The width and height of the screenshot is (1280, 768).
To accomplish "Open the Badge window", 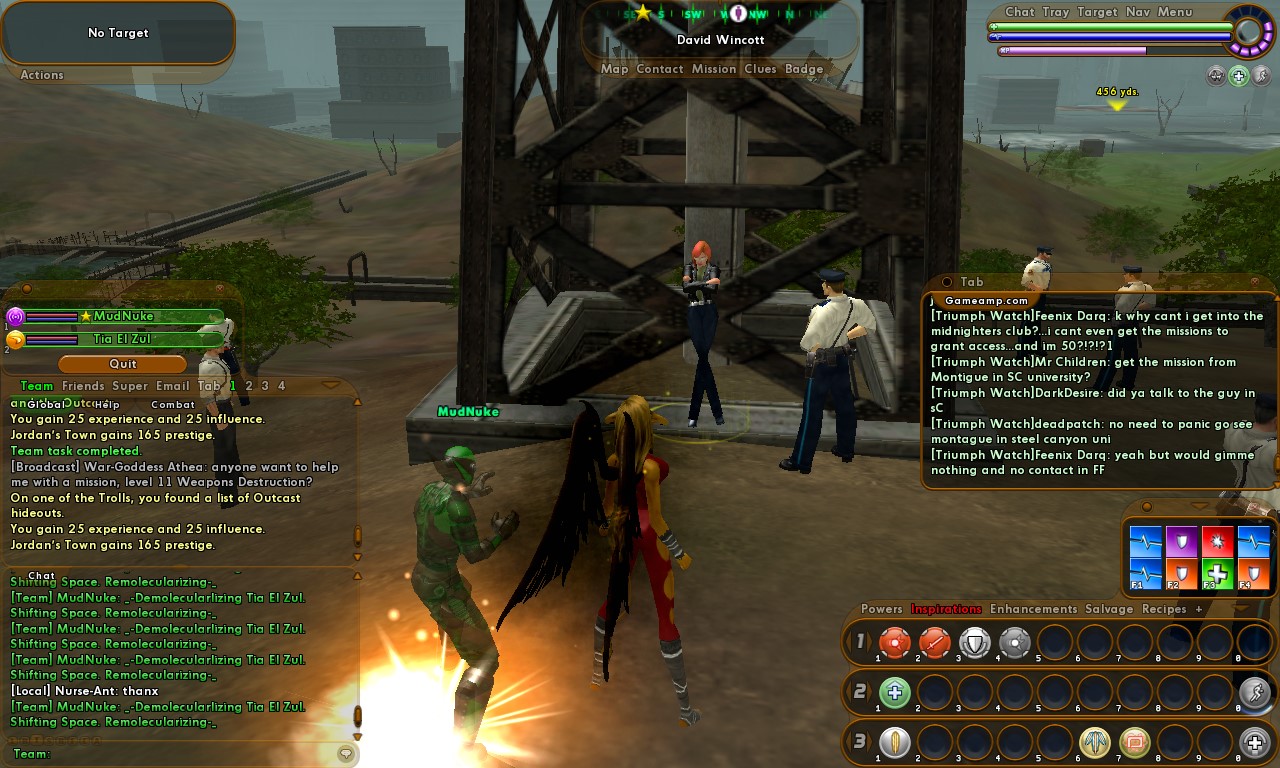I will click(x=804, y=69).
